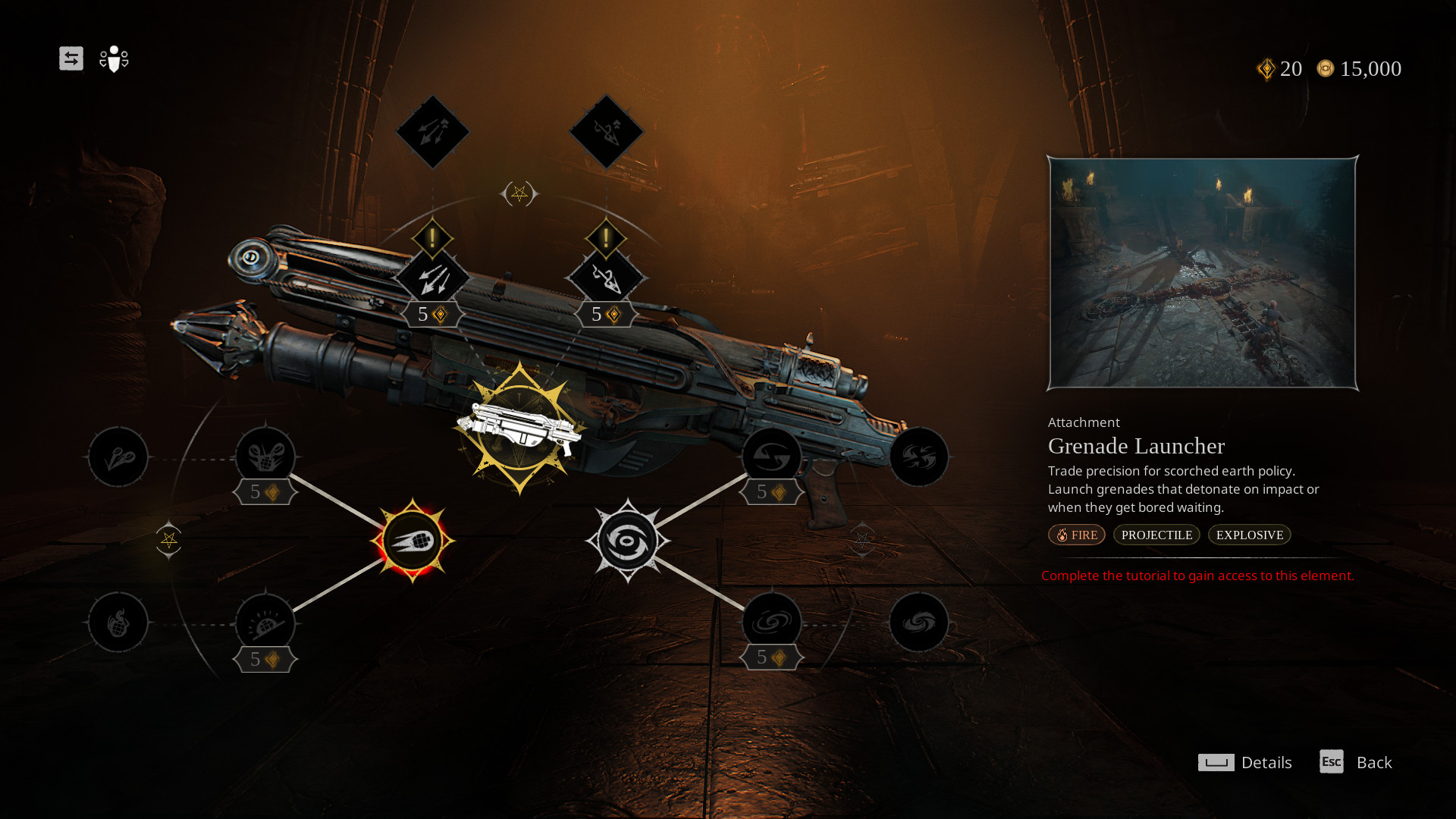Pick the locked triple arrows diamond node
The height and width of the screenshot is (819, 1456).
coord(432,132)
